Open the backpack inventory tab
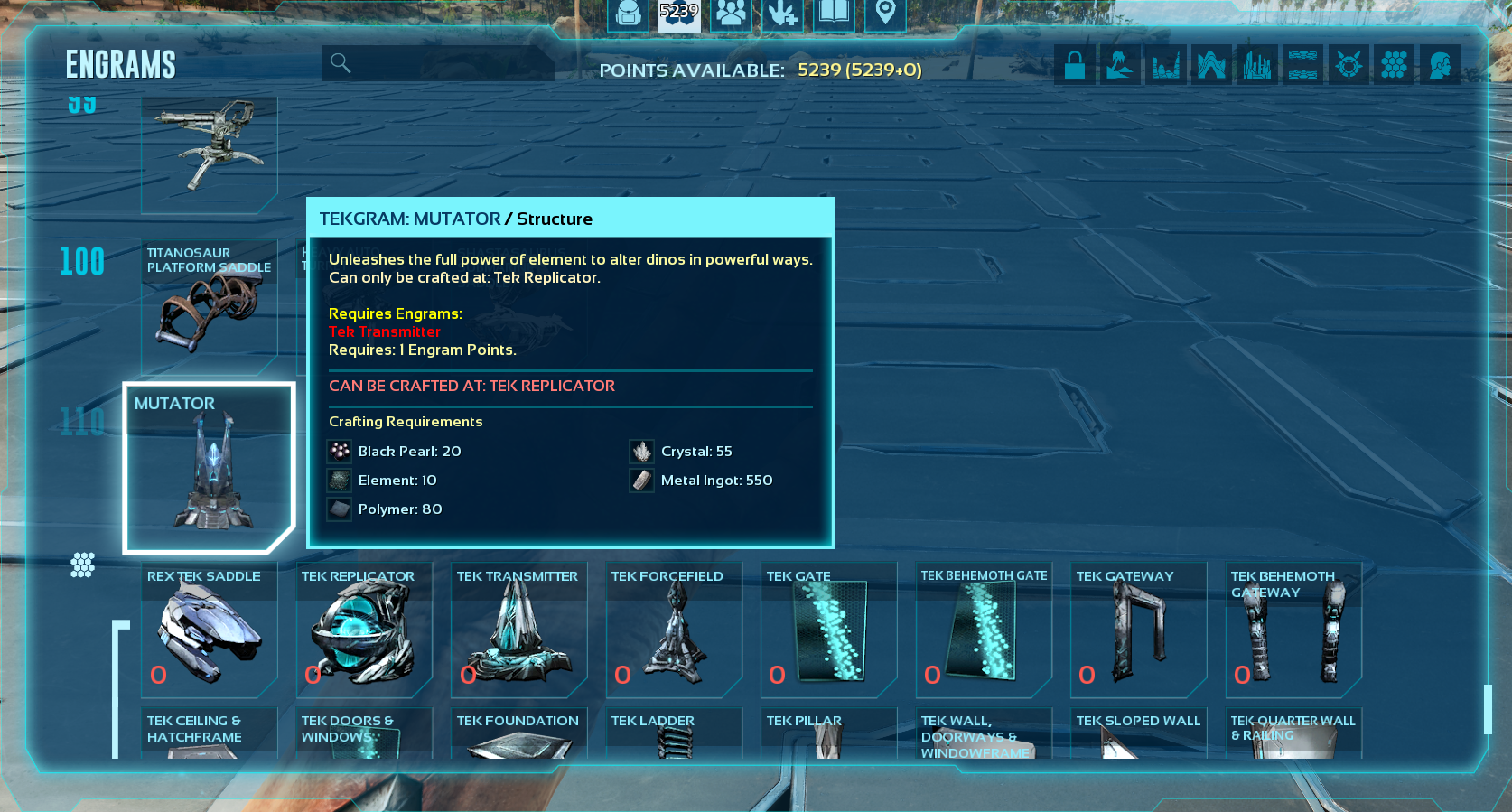The height and width of the screenshot is (812, 1512). click(628, 14)
